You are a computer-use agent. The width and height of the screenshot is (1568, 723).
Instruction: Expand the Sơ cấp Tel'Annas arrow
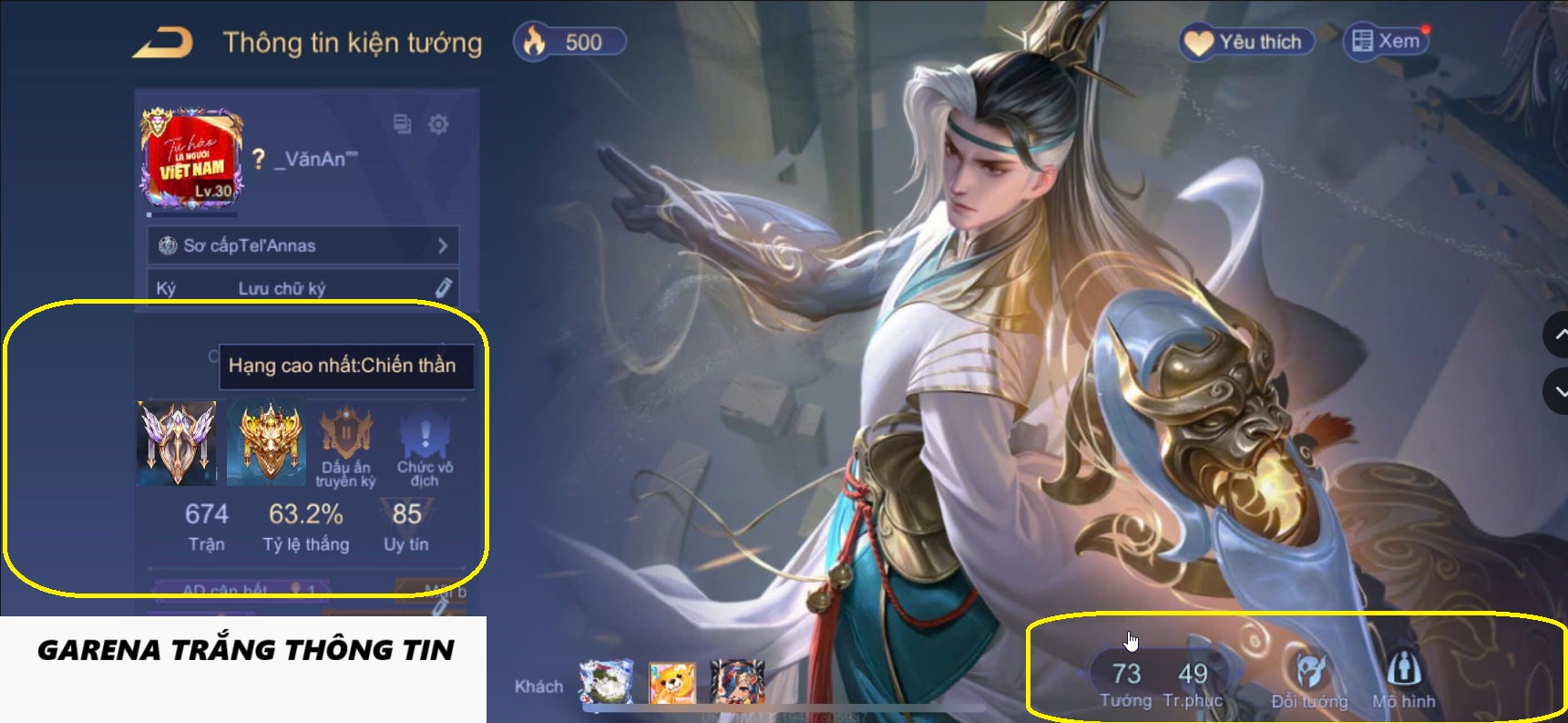coord(444,245)
